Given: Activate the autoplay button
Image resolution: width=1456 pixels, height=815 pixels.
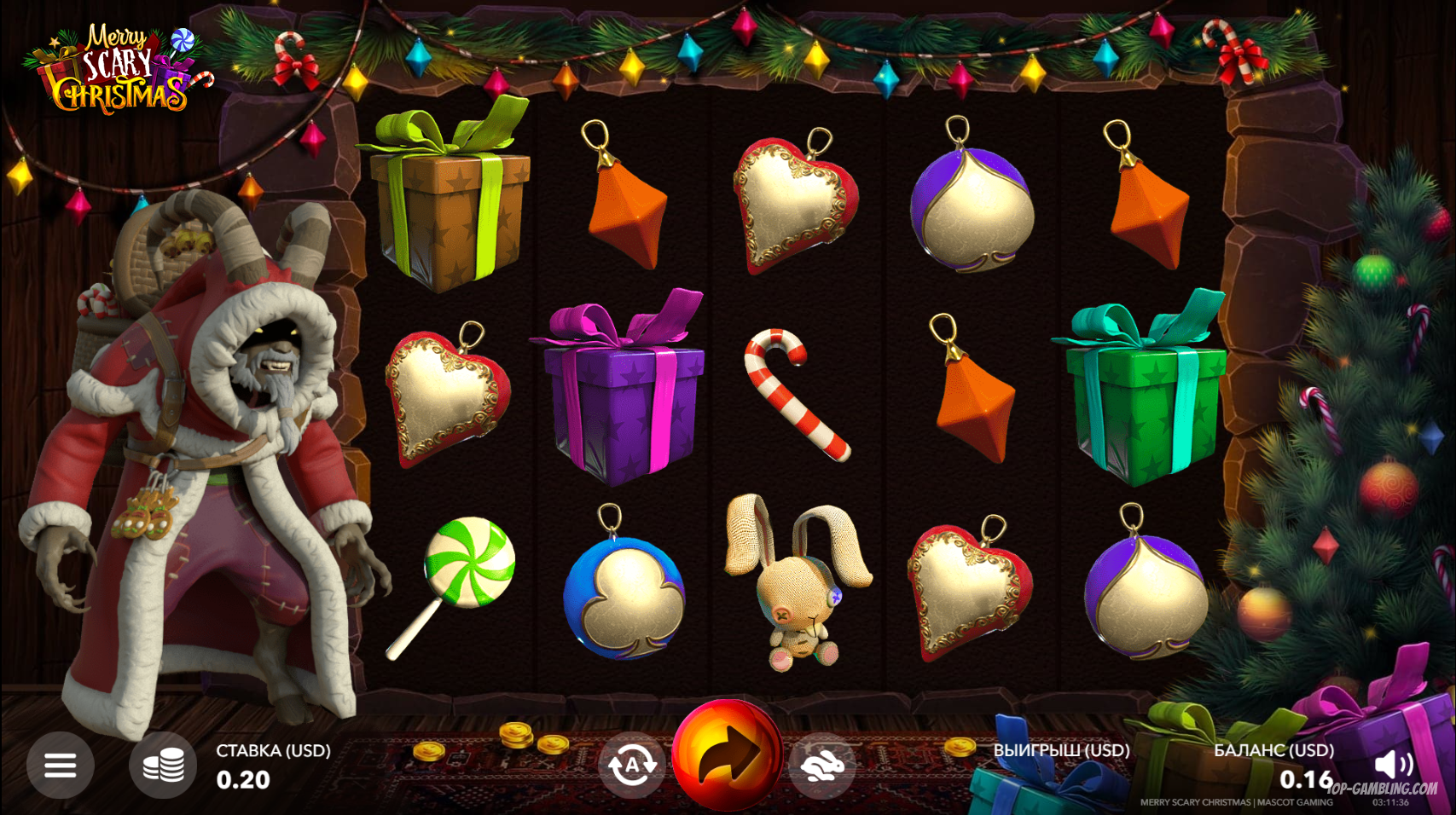Looking at the screenshot, I should coord(631,765).
